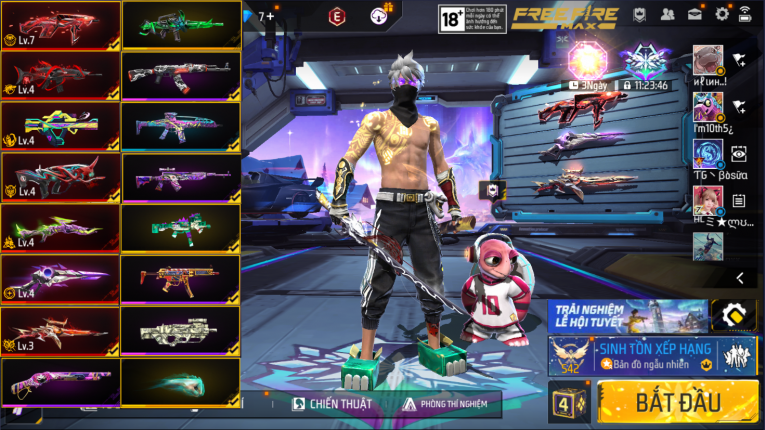Click the red E hexagon badge icon
This screenshot has height=430, width=765.
pyautogui.click(x=337, y=15)
